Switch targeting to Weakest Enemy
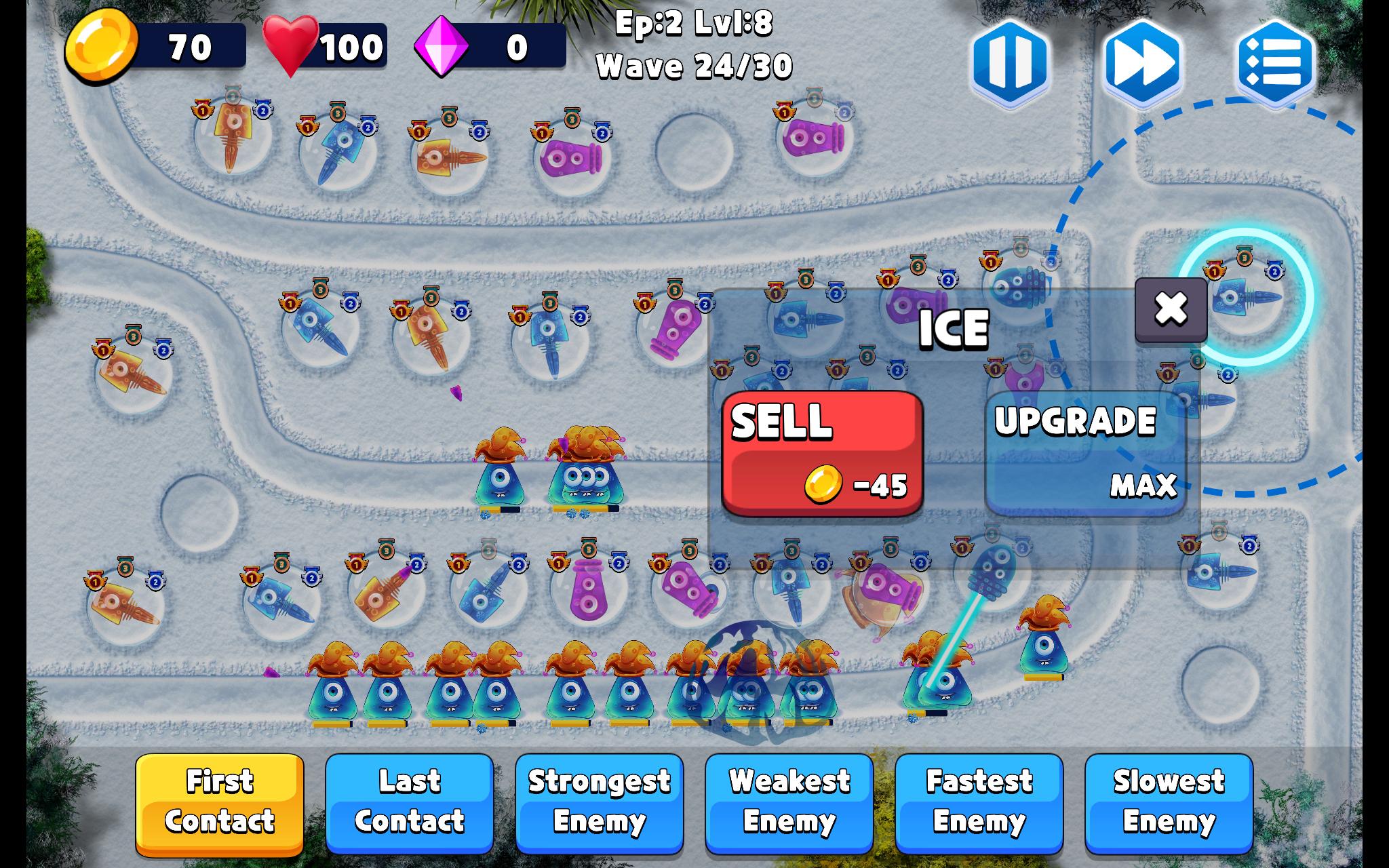Image resolution: width=1389 pixels, height=868 pixels. 789,802
